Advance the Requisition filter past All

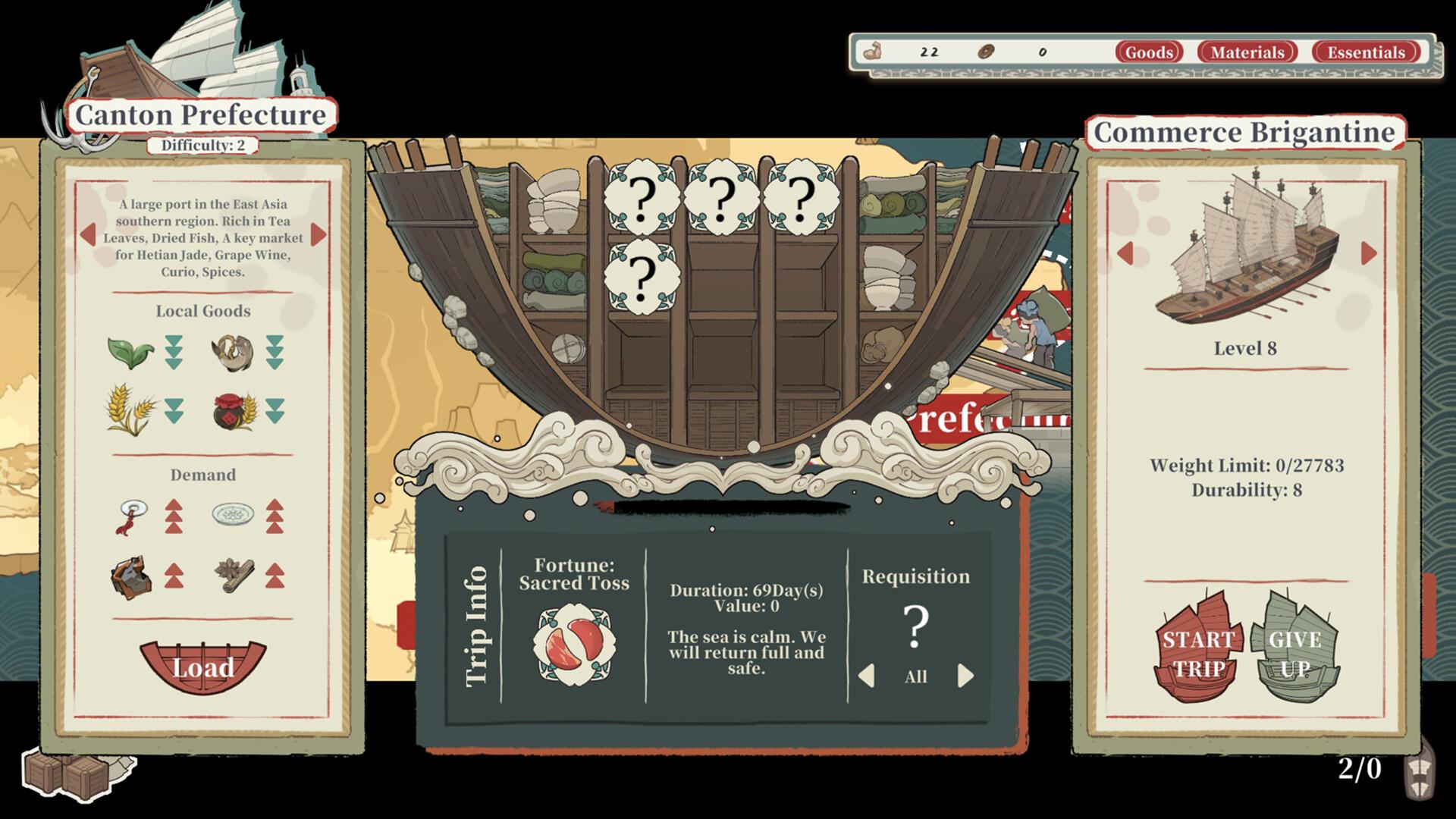click(x=965, y=674)
